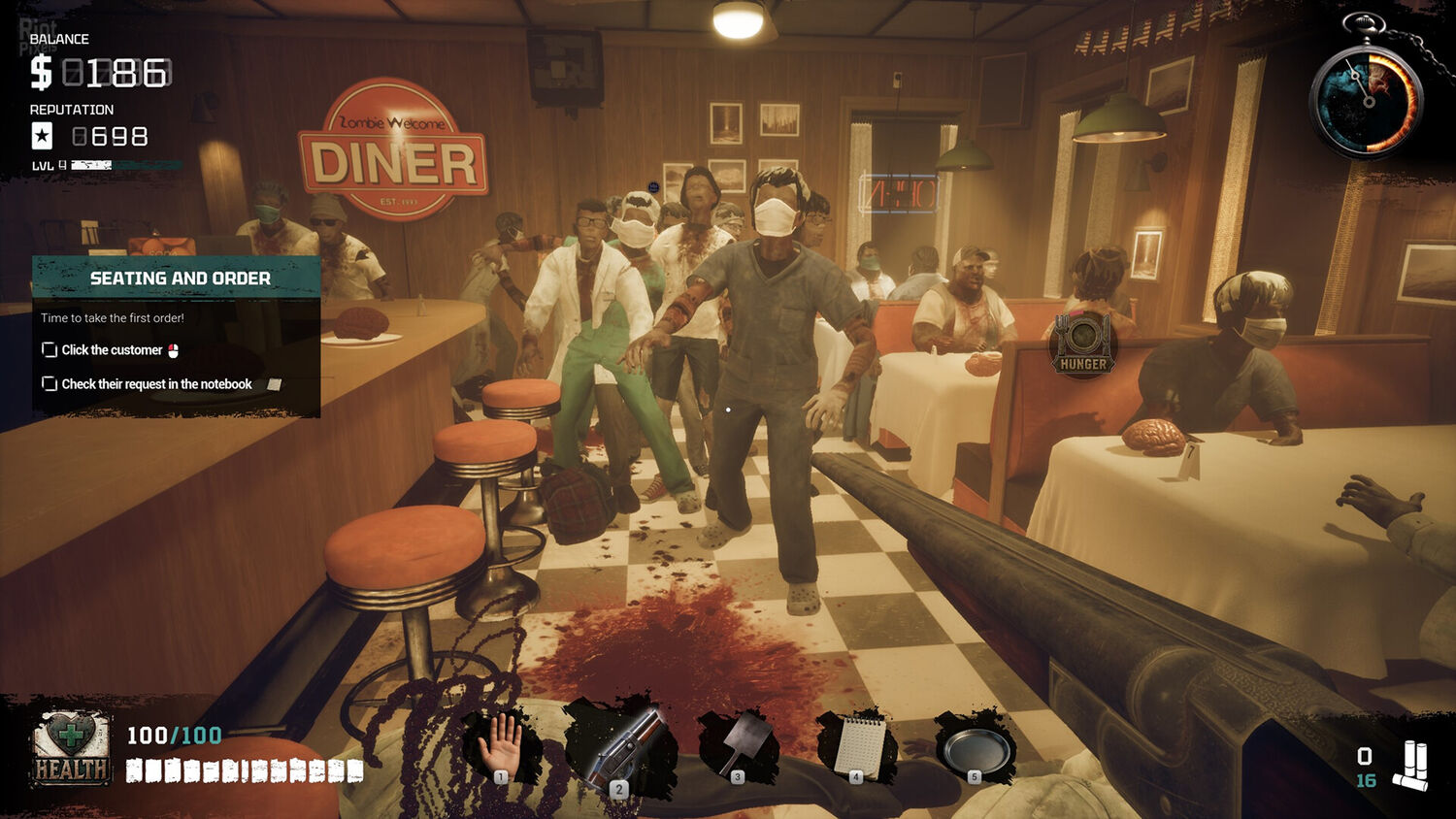Click the Health heart icon
Screen dimensions: 1456x819
(70, 747)
